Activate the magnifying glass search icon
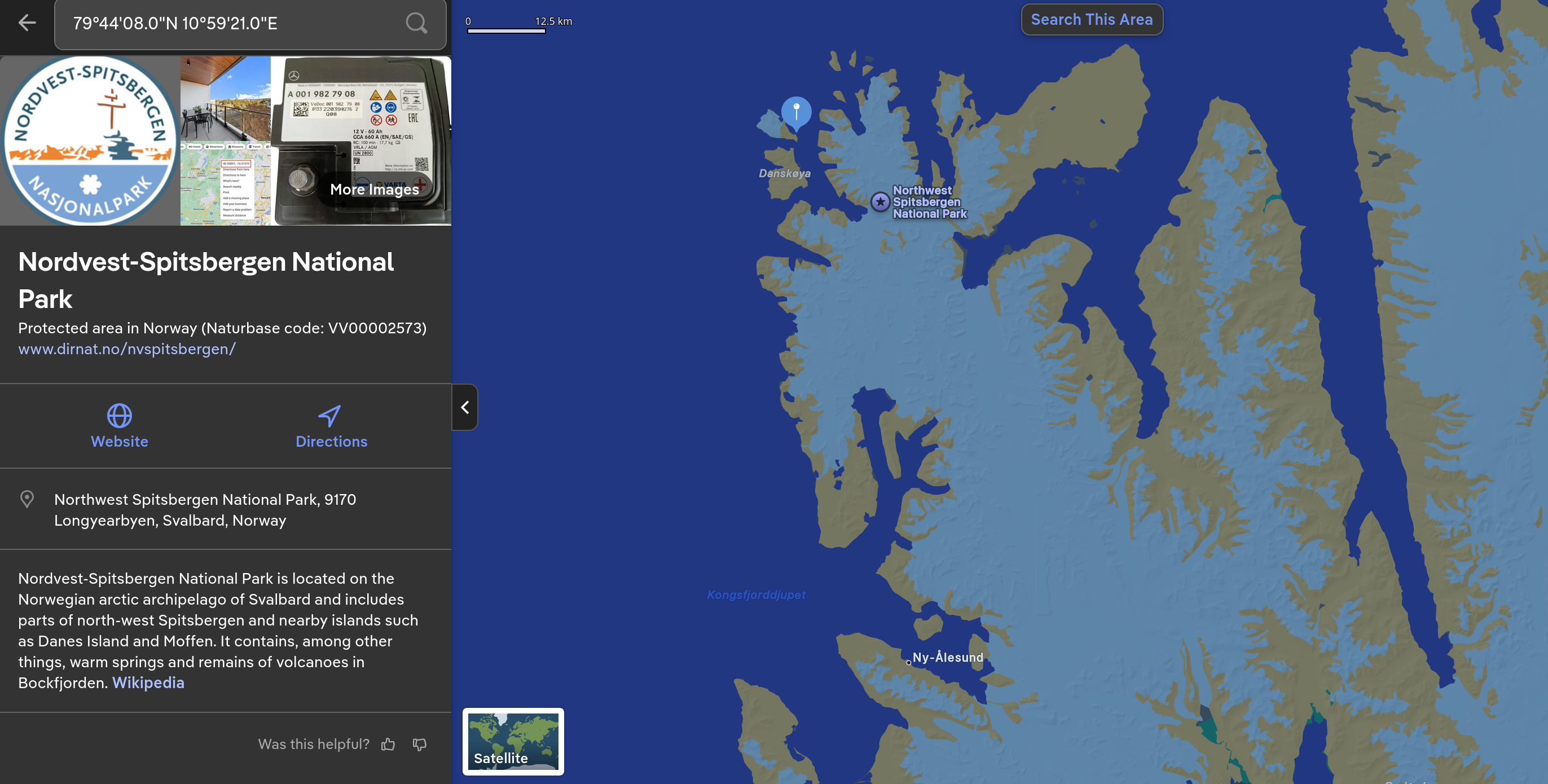The width and height of the screenshot is (1548, 784). [416, 24]
